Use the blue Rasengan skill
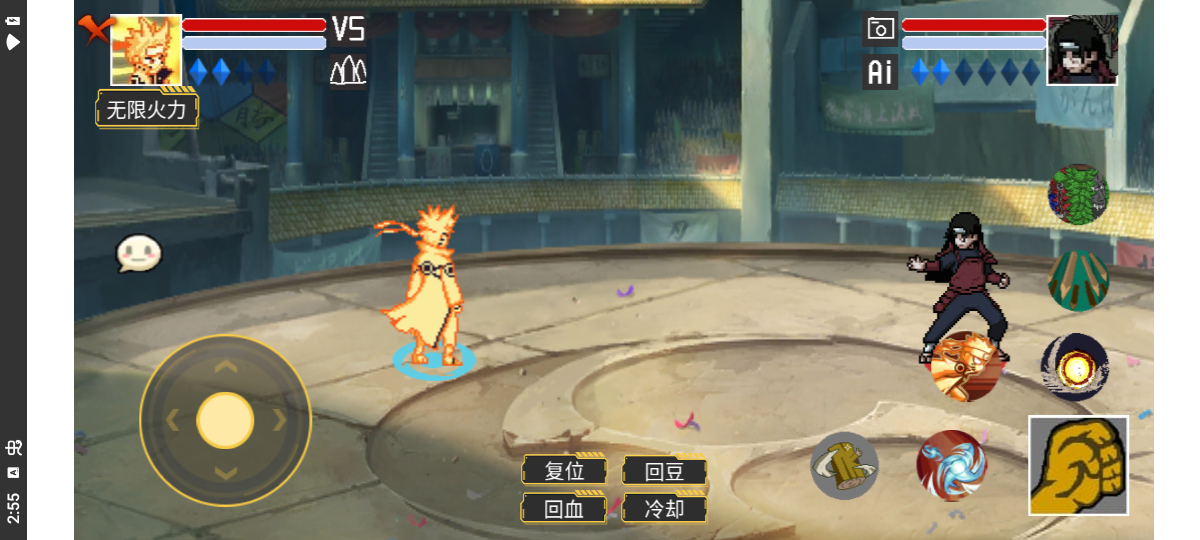The height and width of the screenshot is (540, 1200). (951, 465)
